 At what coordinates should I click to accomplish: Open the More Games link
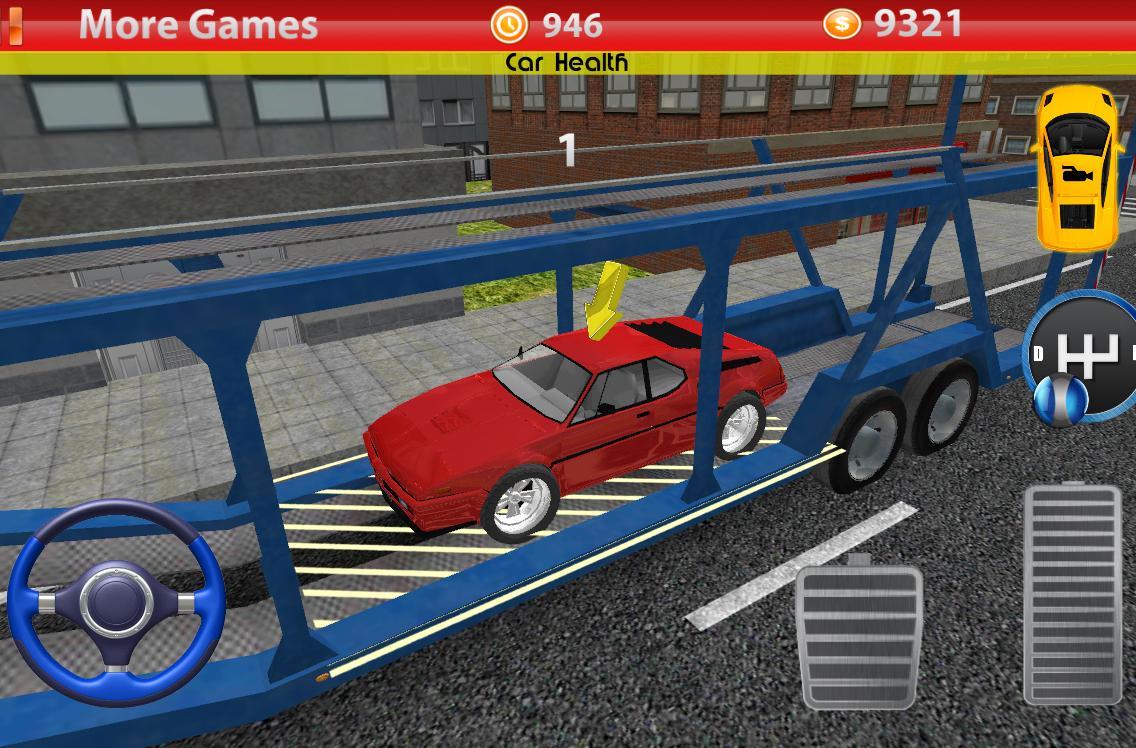[x=198, y=24]
